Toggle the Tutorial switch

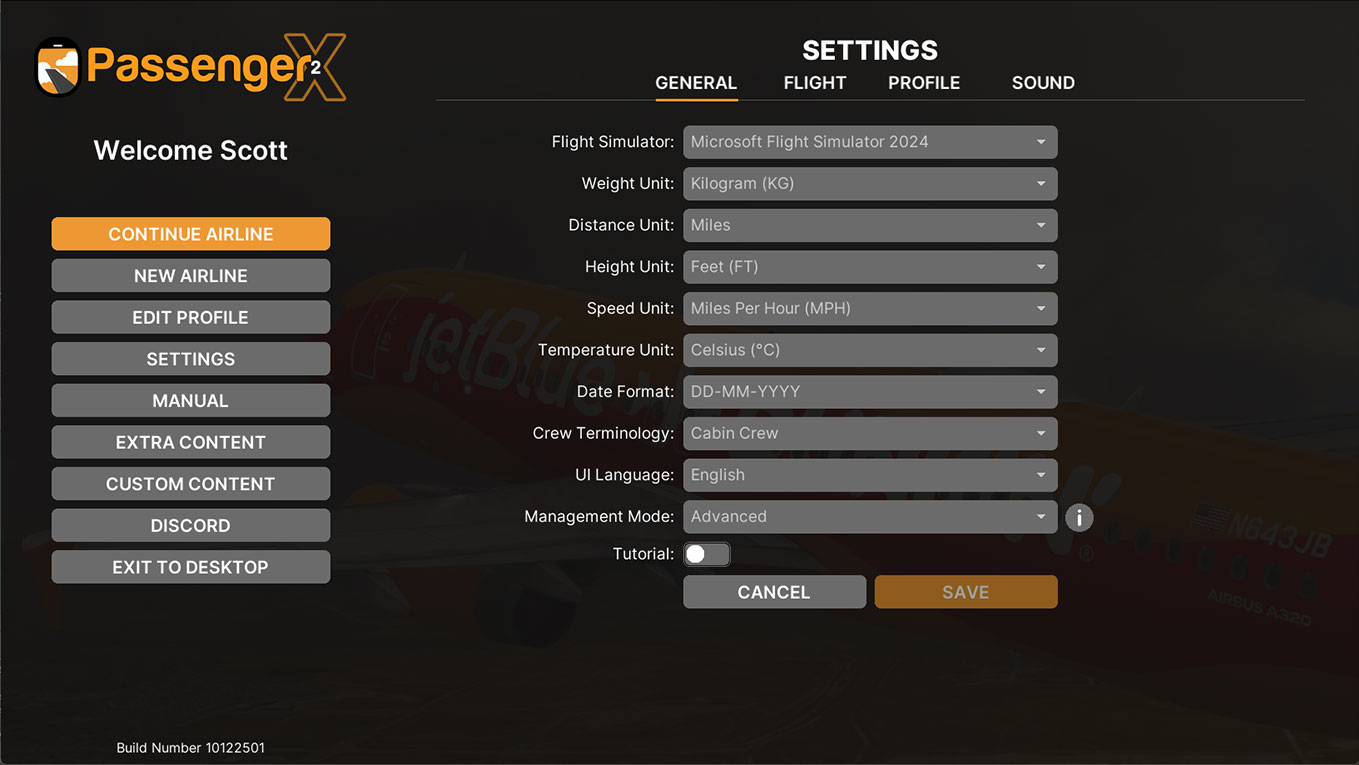coord(706,554)
